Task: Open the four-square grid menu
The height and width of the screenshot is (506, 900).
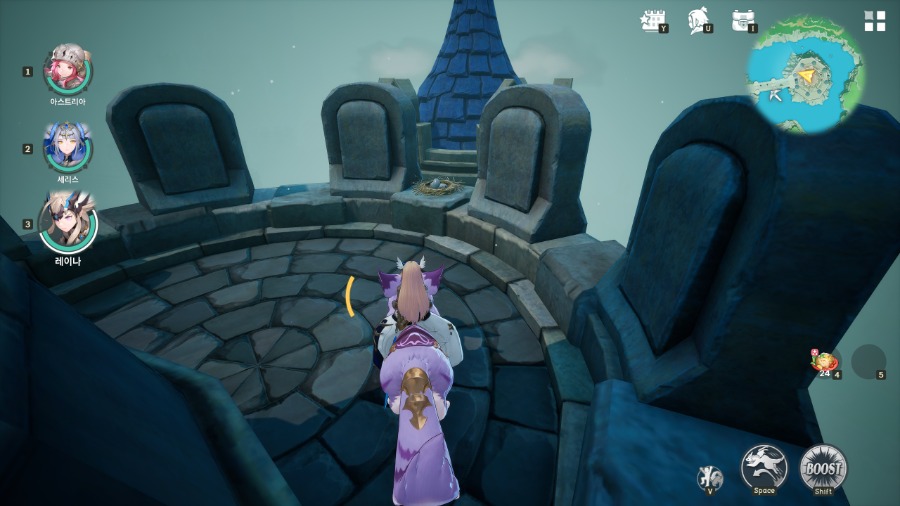Action: point(875,21)
